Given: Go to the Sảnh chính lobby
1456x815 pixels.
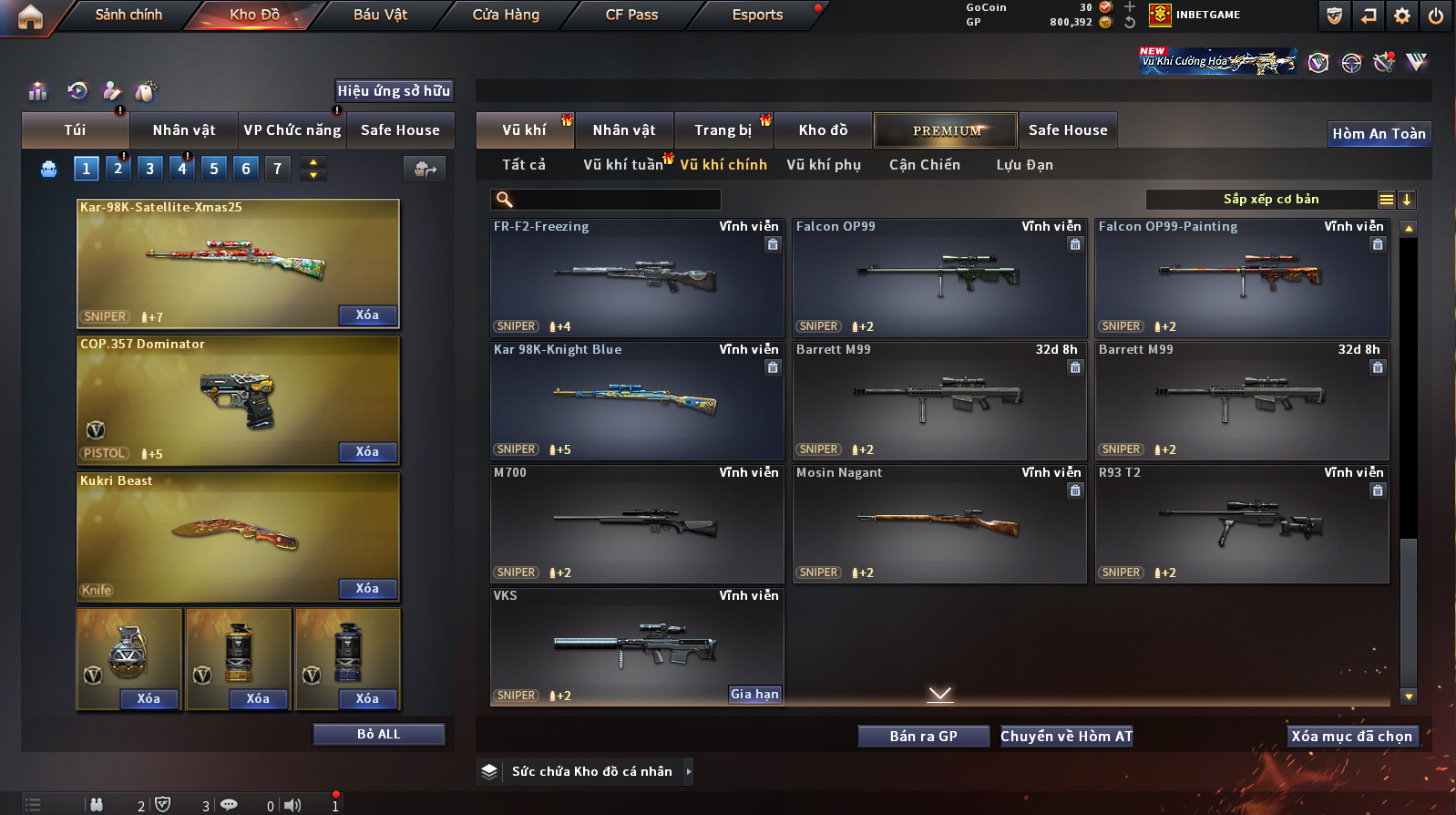Looking at the screenshot, I should tap(128, 15).
